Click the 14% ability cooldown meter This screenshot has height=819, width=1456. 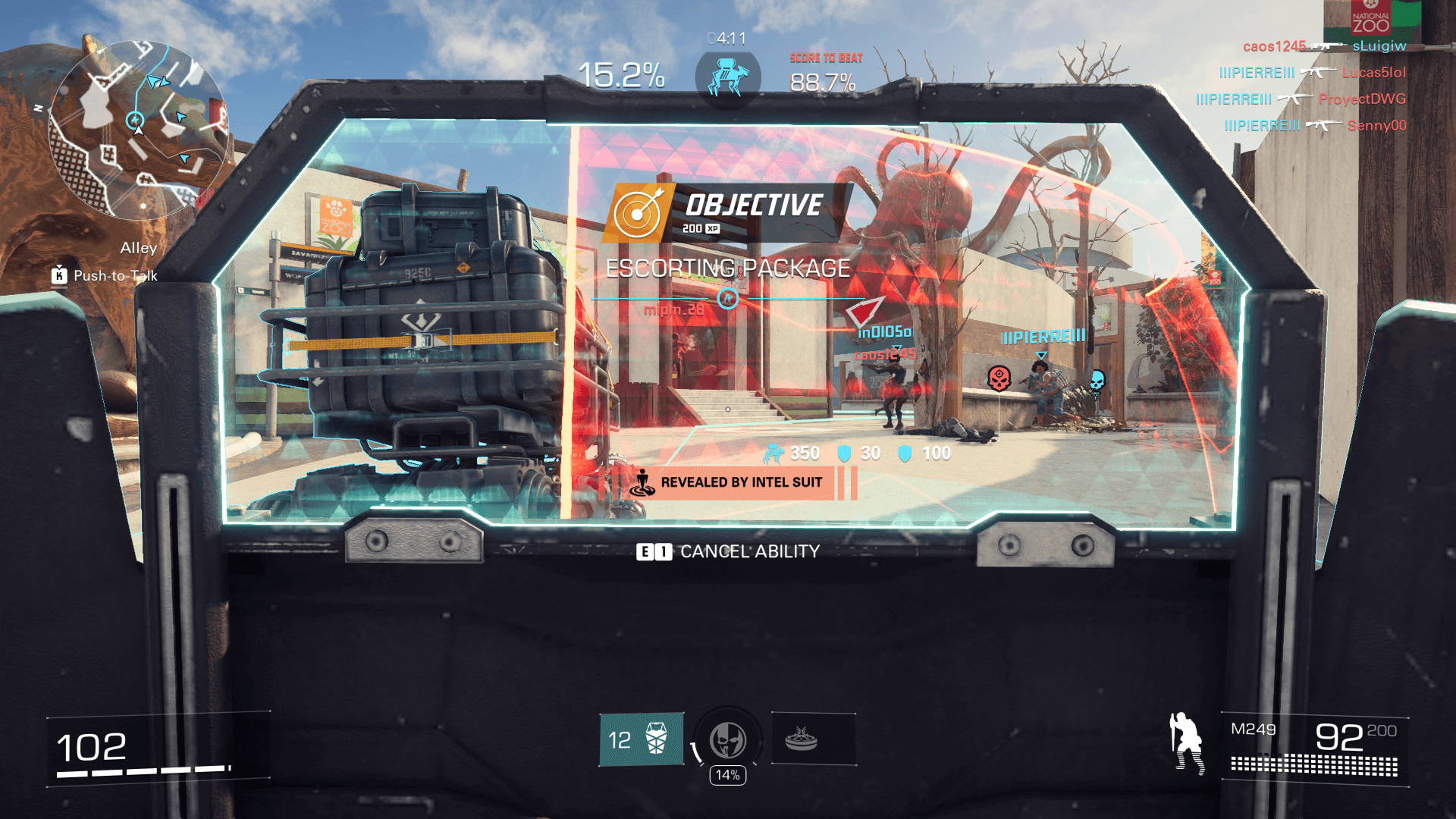click(x=727, y=775)
